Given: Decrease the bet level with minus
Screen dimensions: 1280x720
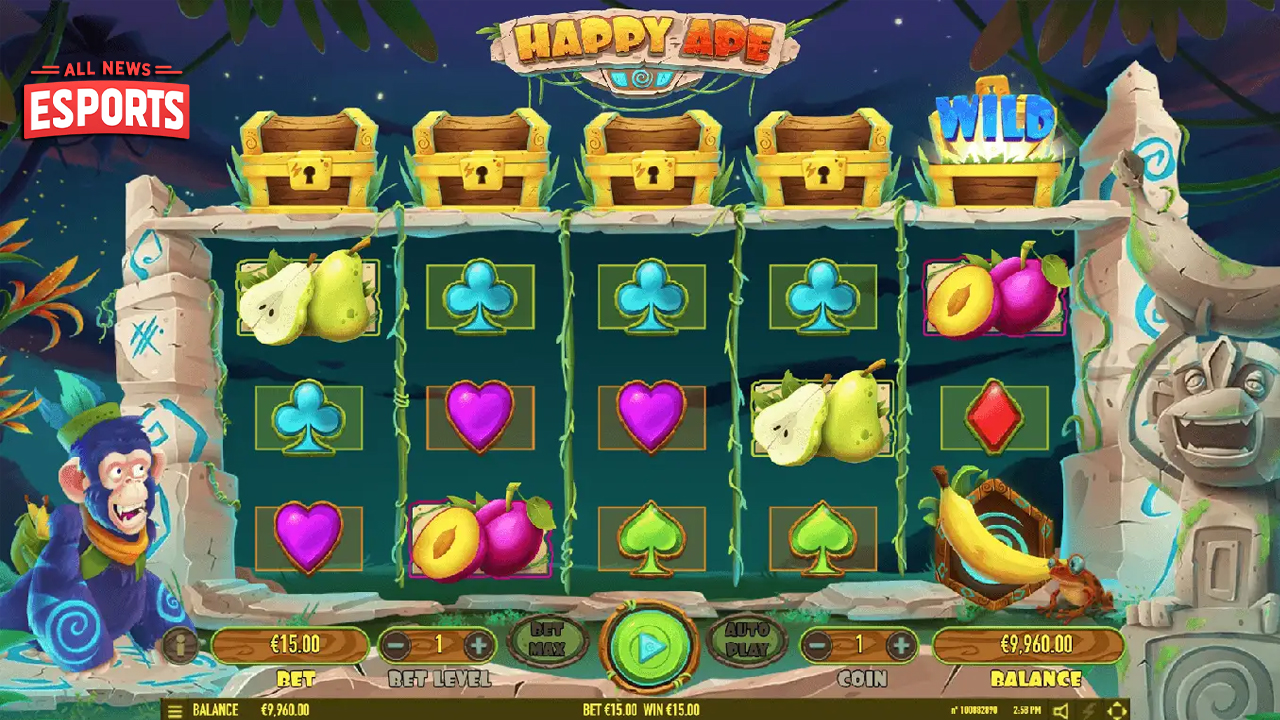Looking at the screenshot, I should point(396,645).
